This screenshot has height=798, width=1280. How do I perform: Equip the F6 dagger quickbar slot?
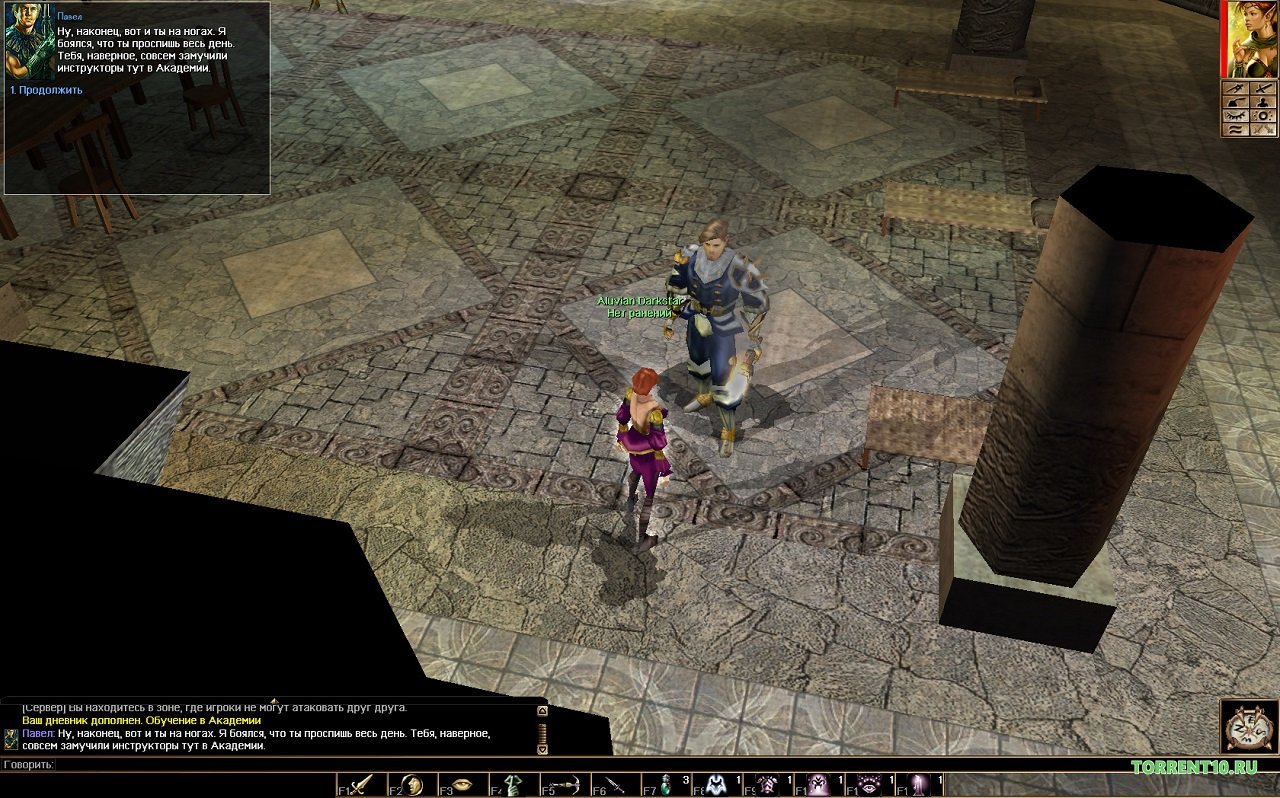click(615, 784)
